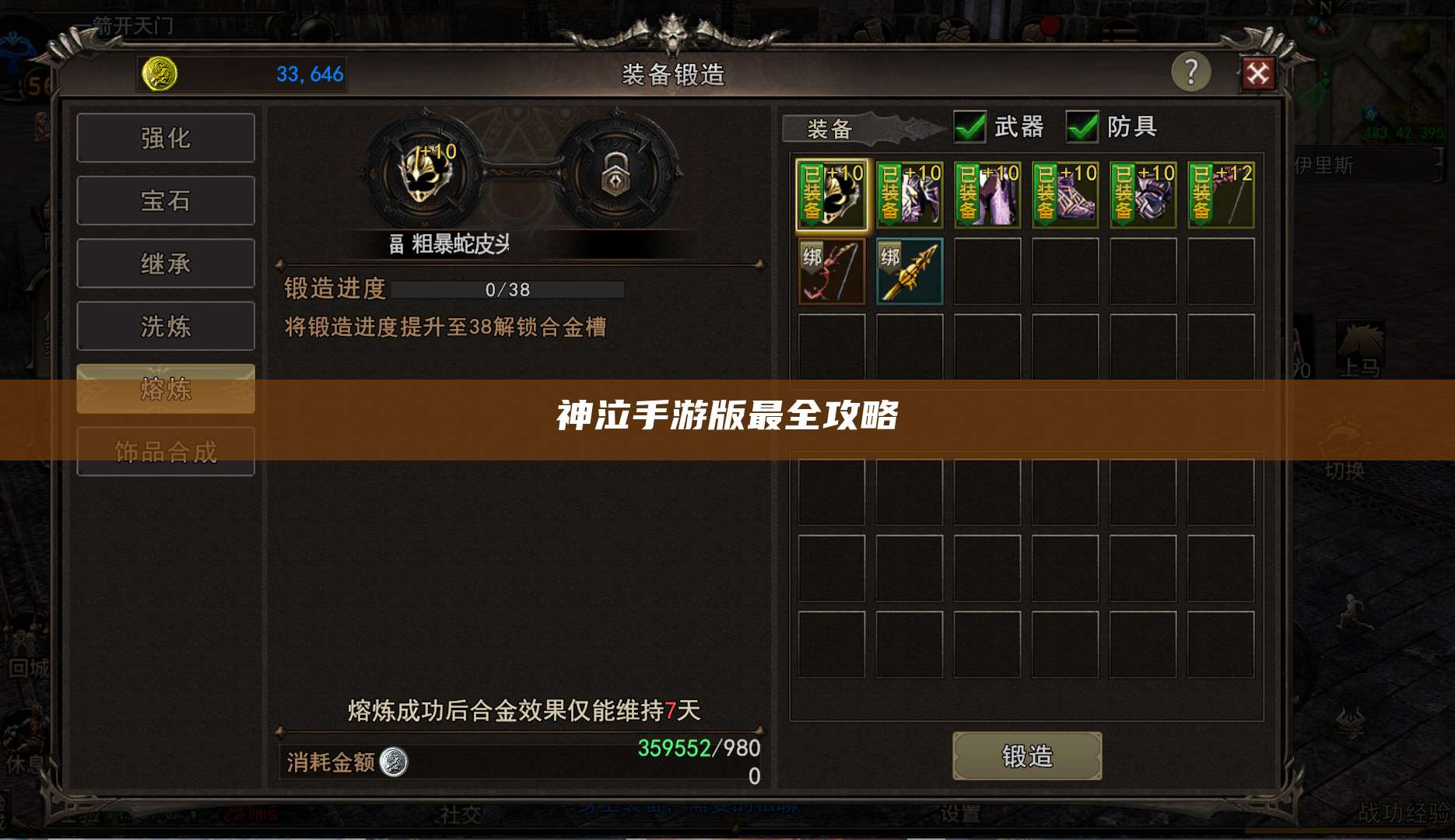Click the 锻造进度 progress bar
Screen dimensions: 1455x840
(507, 289)
